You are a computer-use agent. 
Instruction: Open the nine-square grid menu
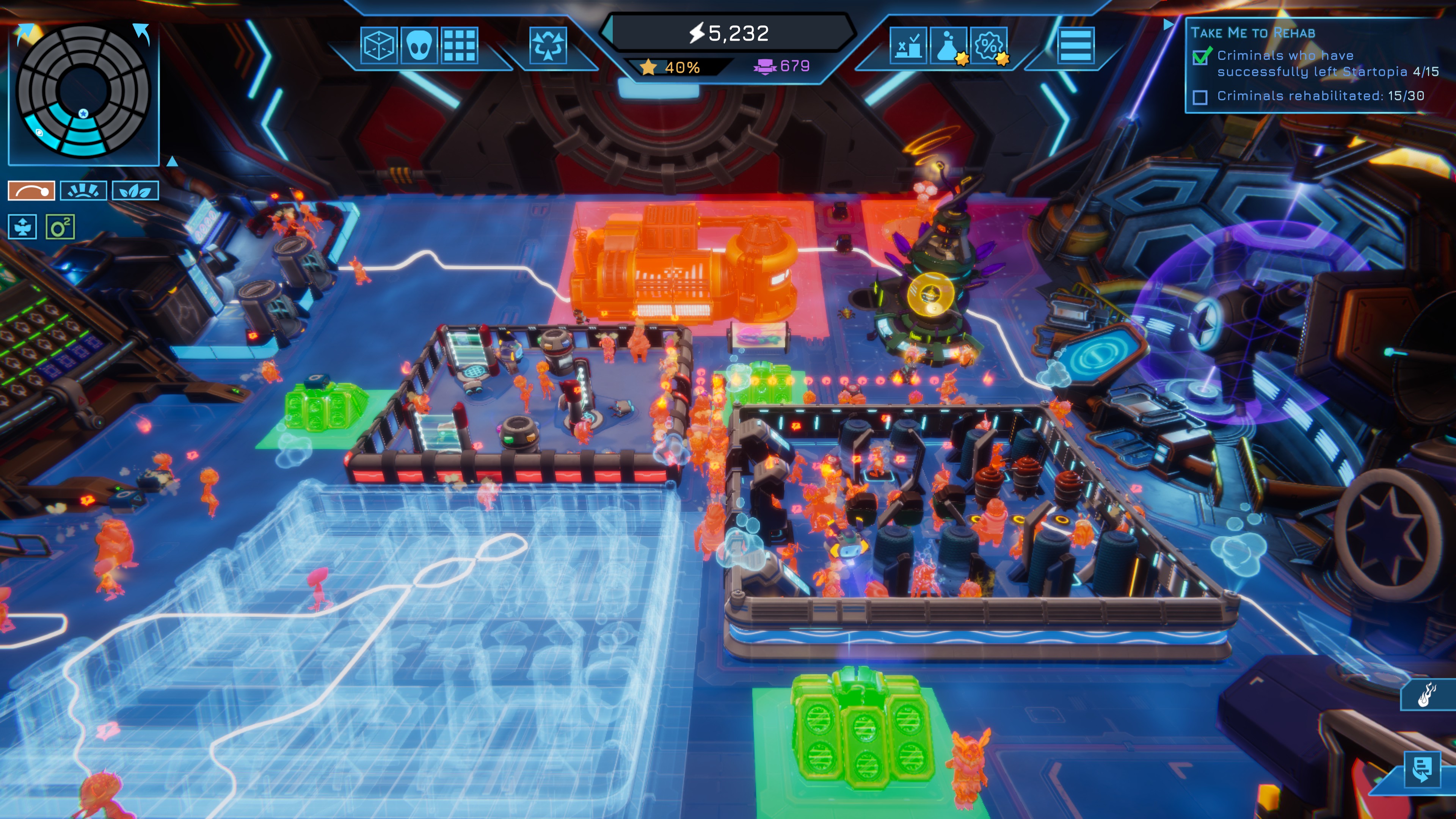(x=459, y=45)
